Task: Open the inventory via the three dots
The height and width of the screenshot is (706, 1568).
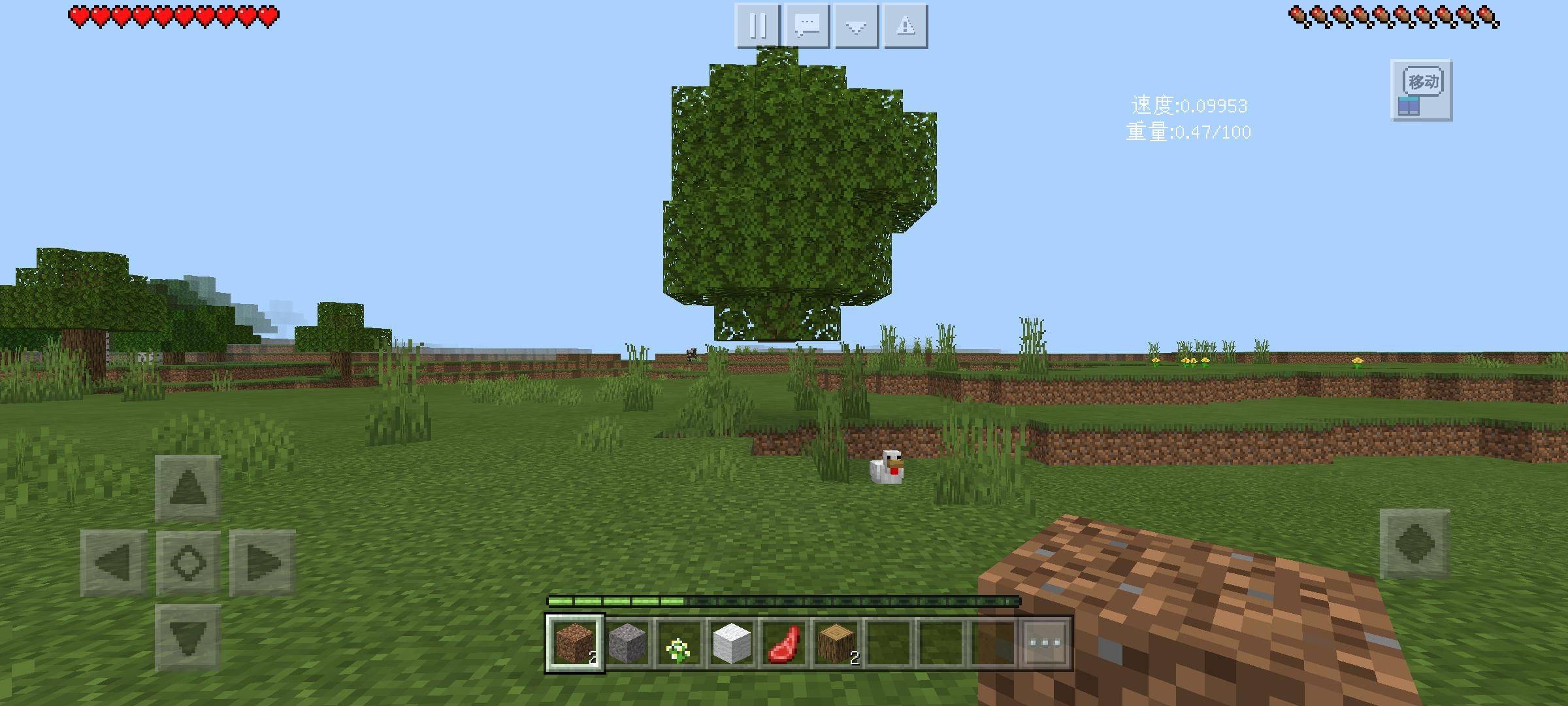Action: click(1045, 643)
